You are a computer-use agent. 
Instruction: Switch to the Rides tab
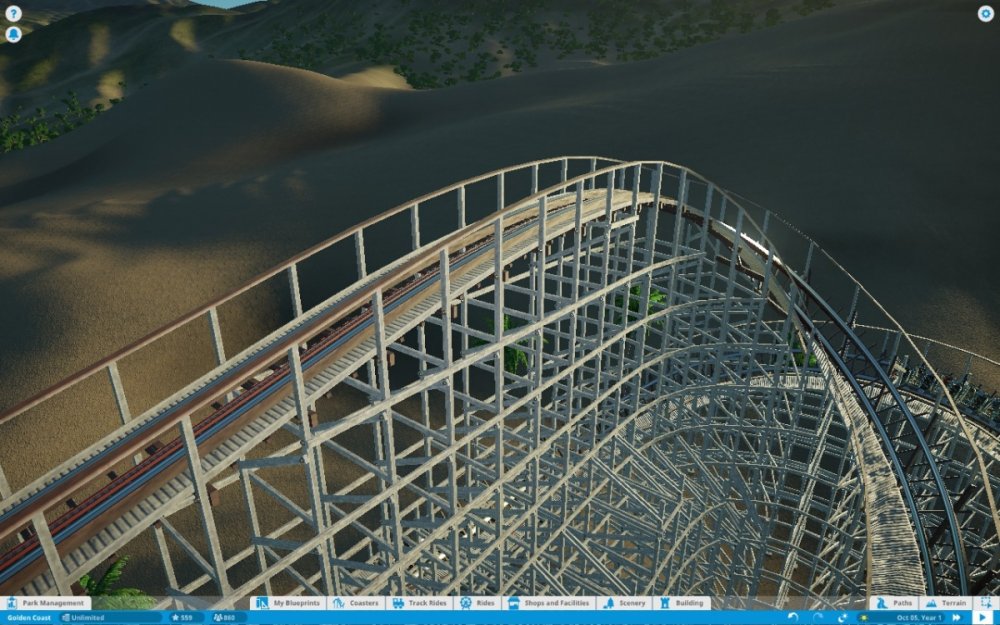tap(478, 603)
